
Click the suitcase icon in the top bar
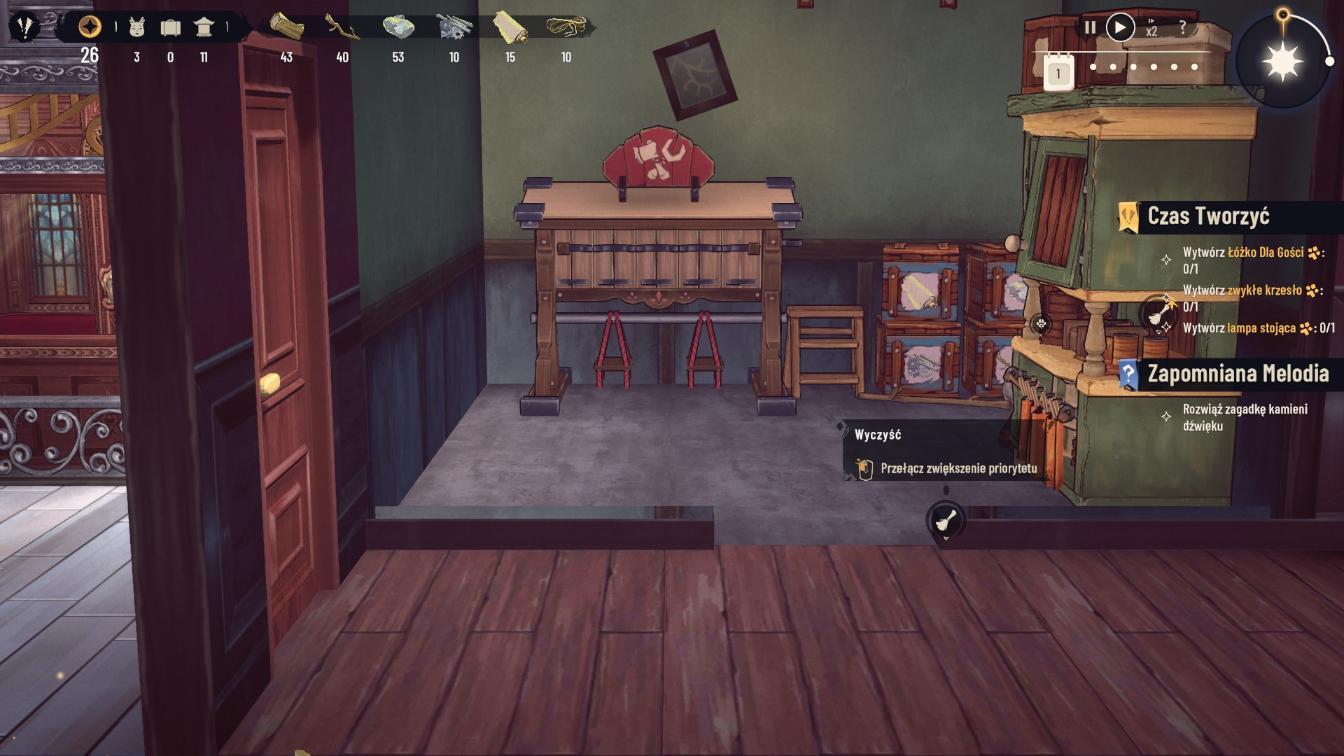point(171,27)
